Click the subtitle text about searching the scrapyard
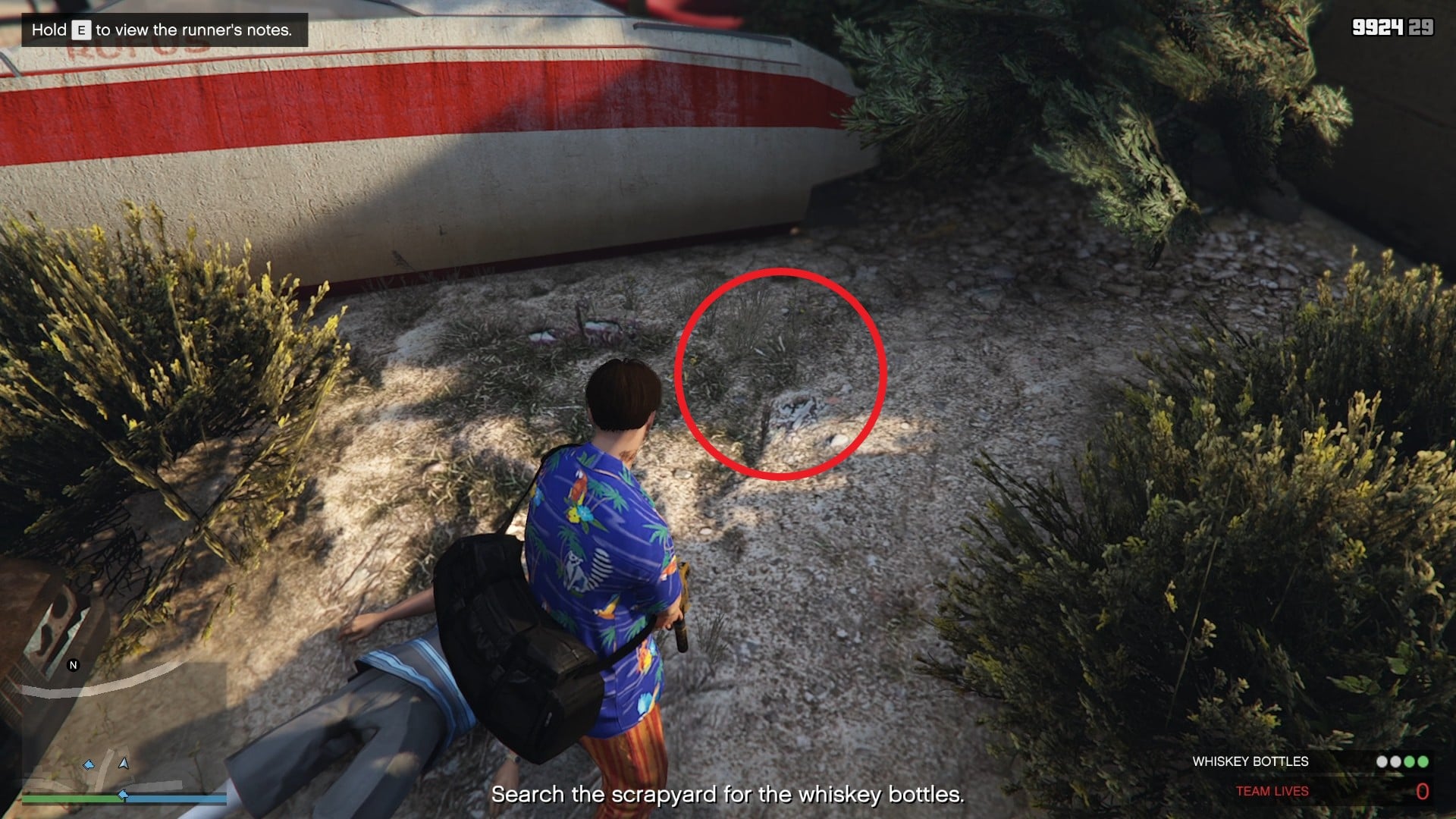The image size is (1456, 819). coord(728,795)
